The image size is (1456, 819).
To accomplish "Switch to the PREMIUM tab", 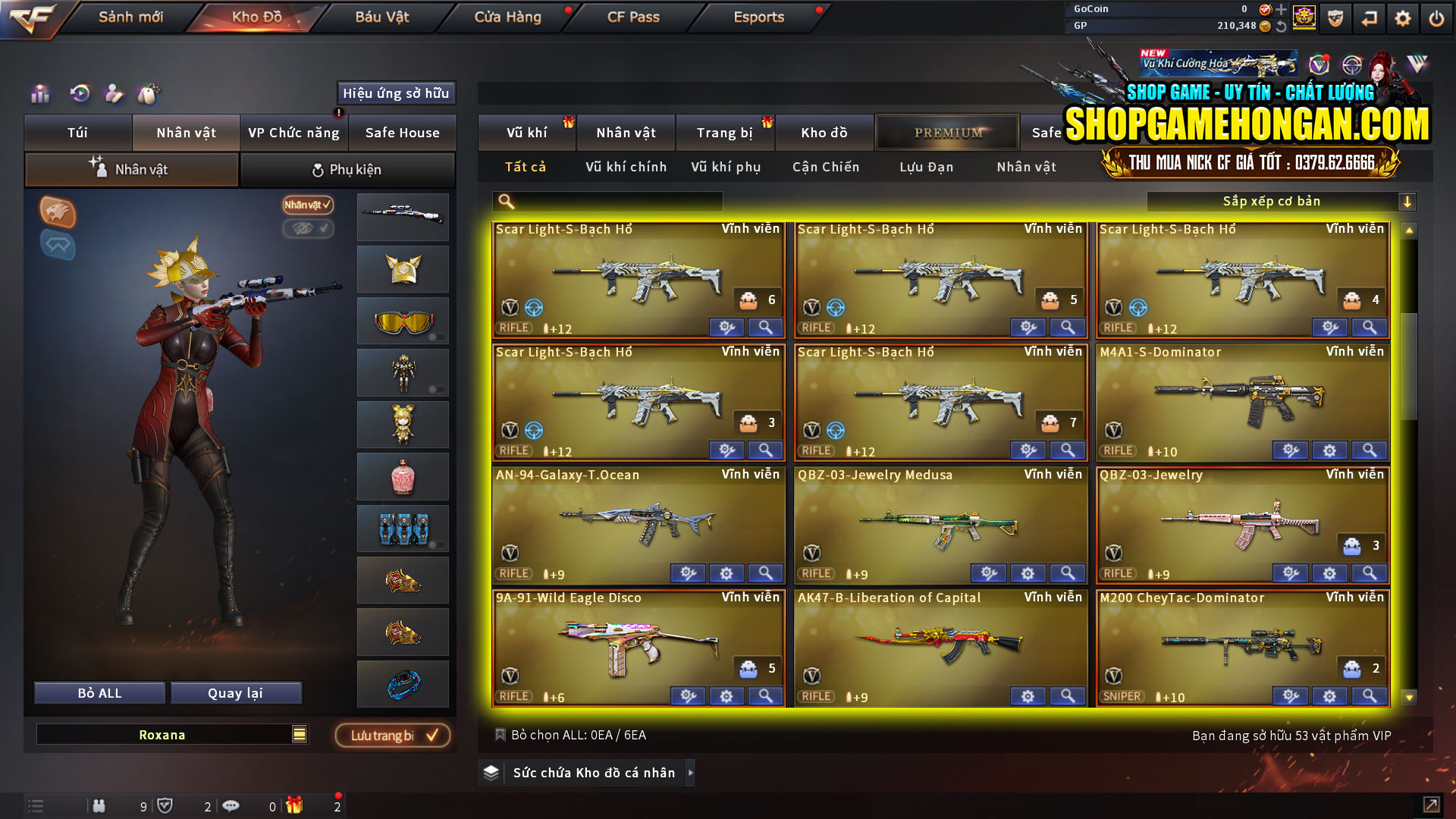I will [x=947, y=132].
